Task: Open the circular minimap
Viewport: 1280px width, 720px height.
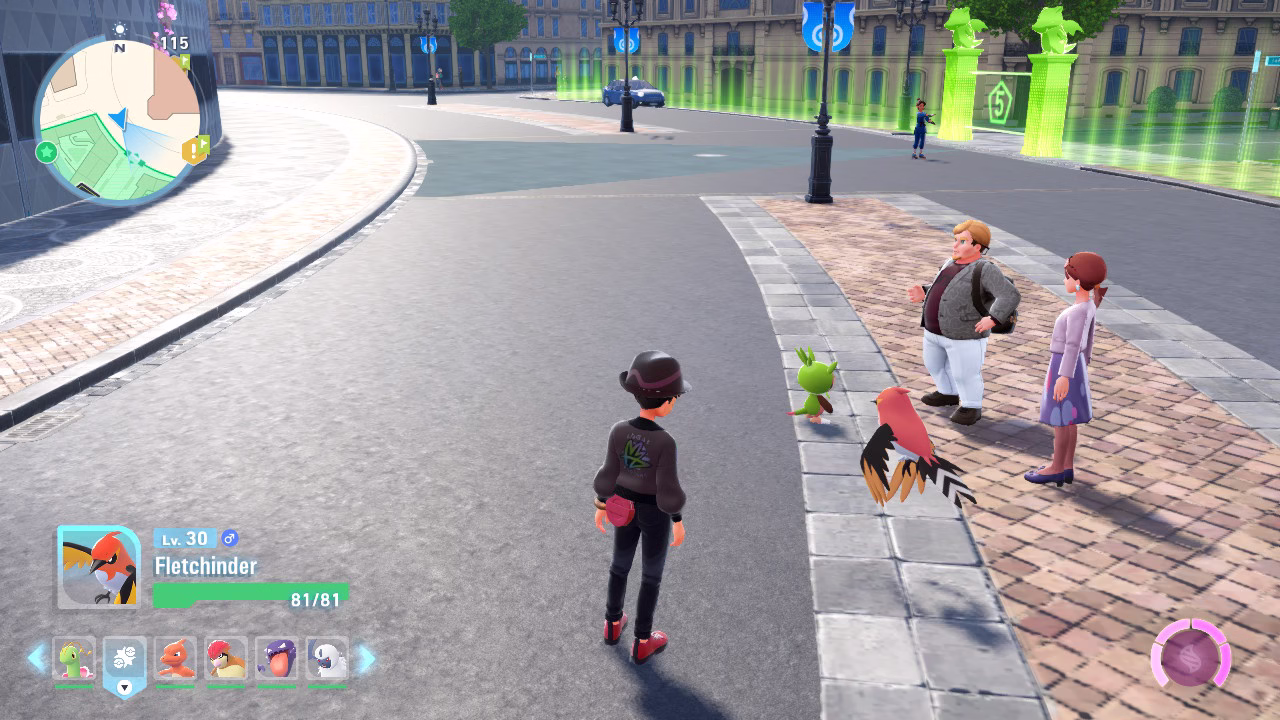Action: pos(118,120)
